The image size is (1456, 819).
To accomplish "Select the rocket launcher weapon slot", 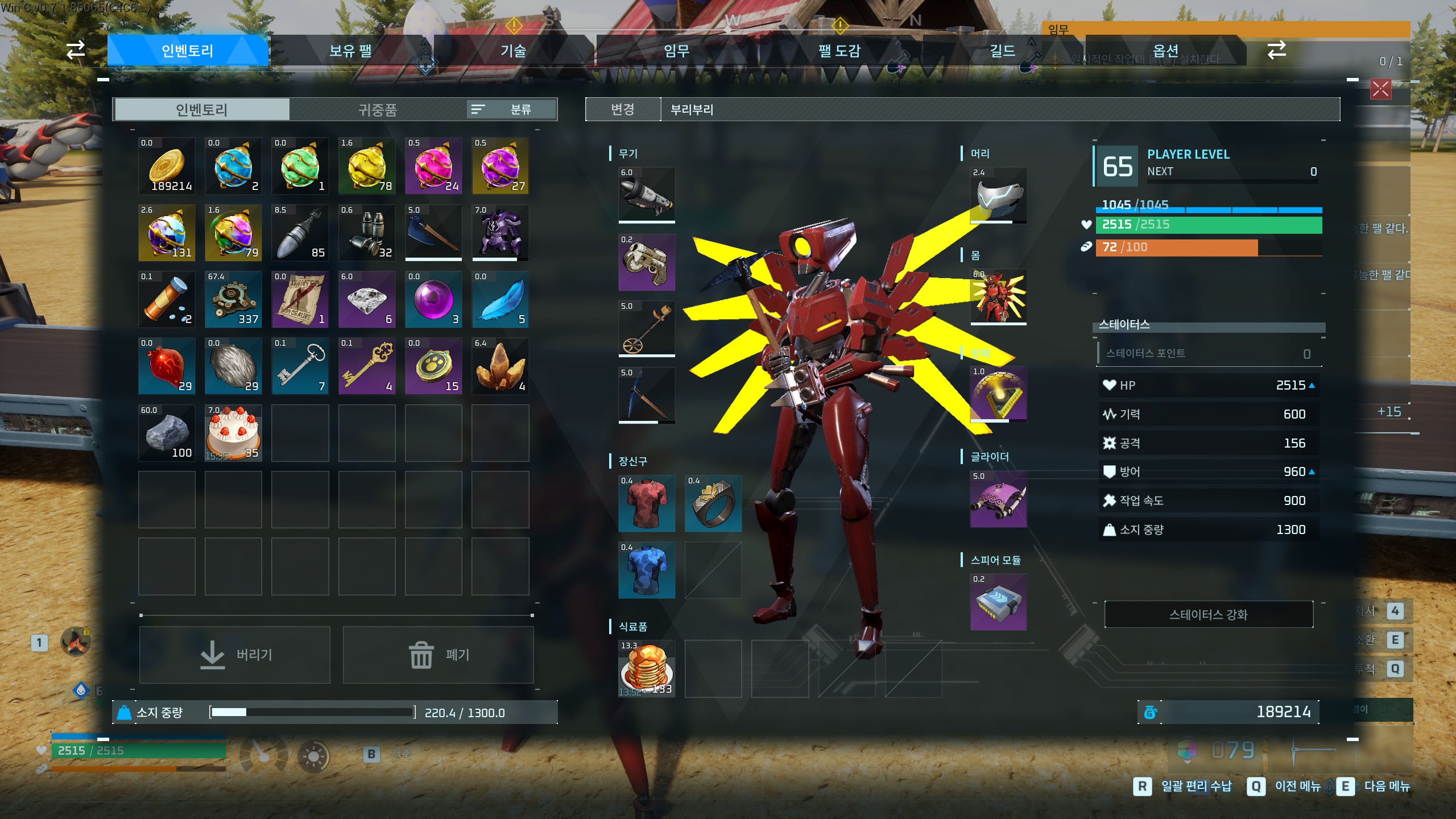I will 647,195.
